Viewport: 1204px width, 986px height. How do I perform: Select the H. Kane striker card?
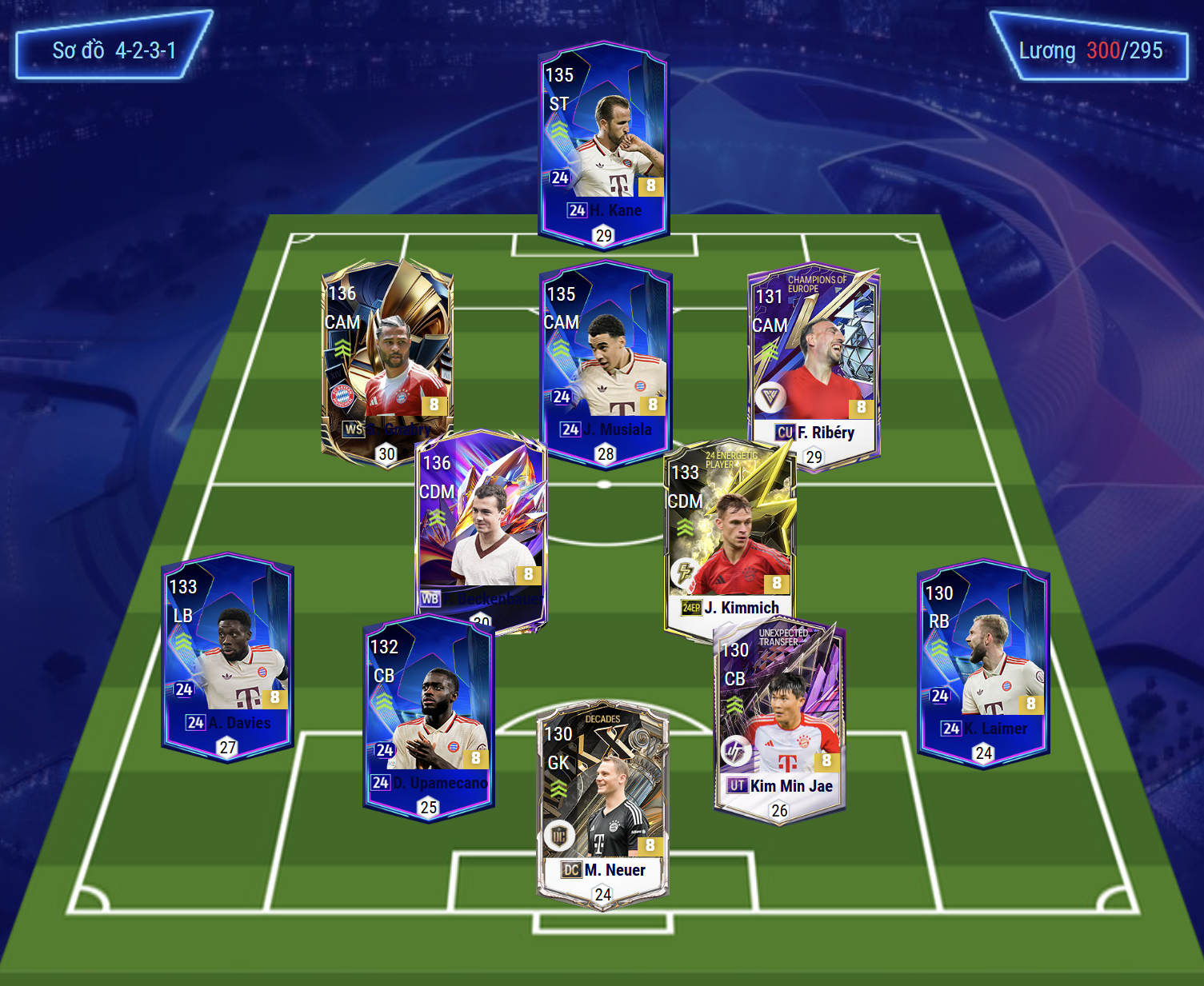click(x=604, y=144)
